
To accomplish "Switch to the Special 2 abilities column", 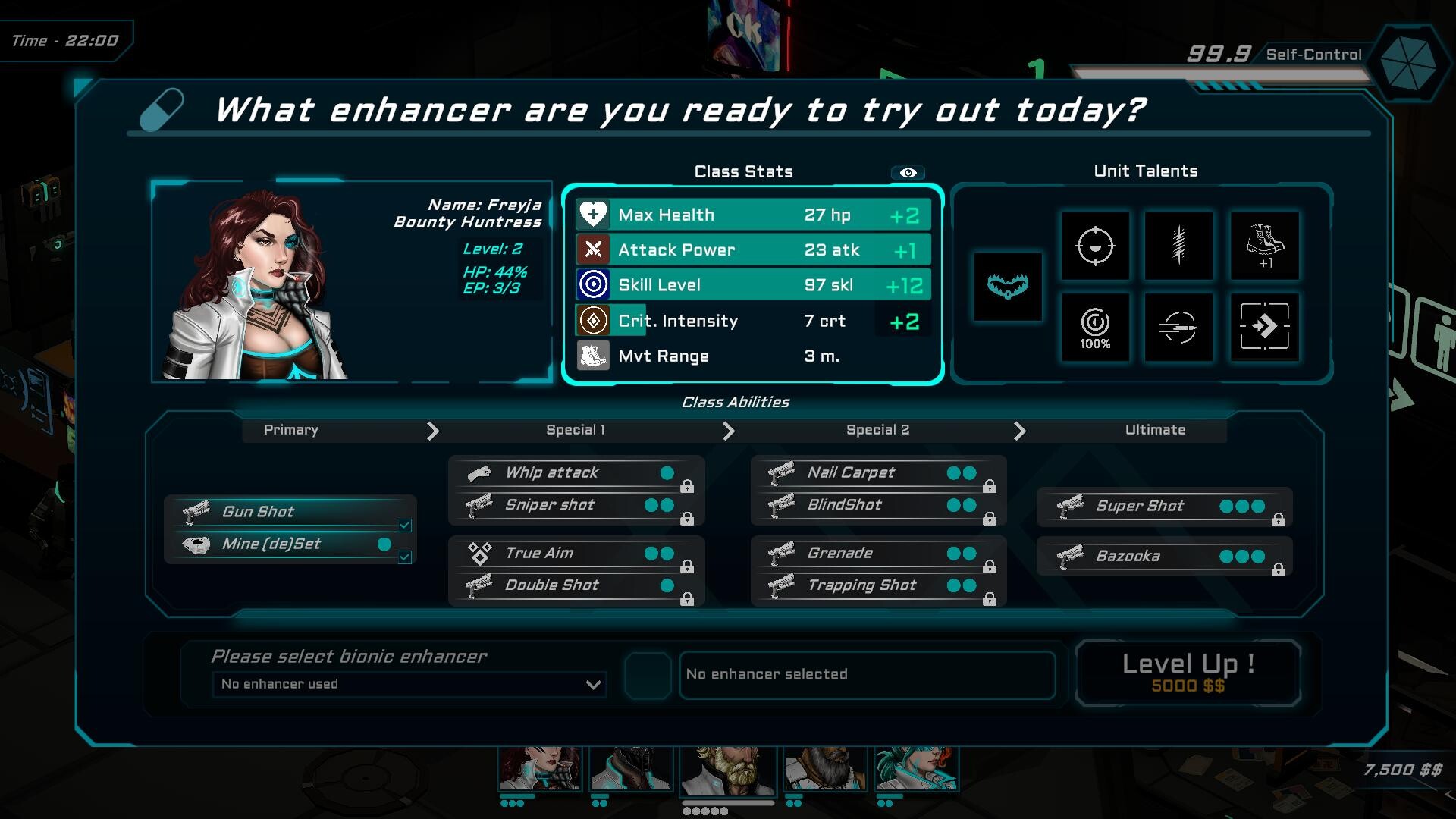I will [877, 430].
